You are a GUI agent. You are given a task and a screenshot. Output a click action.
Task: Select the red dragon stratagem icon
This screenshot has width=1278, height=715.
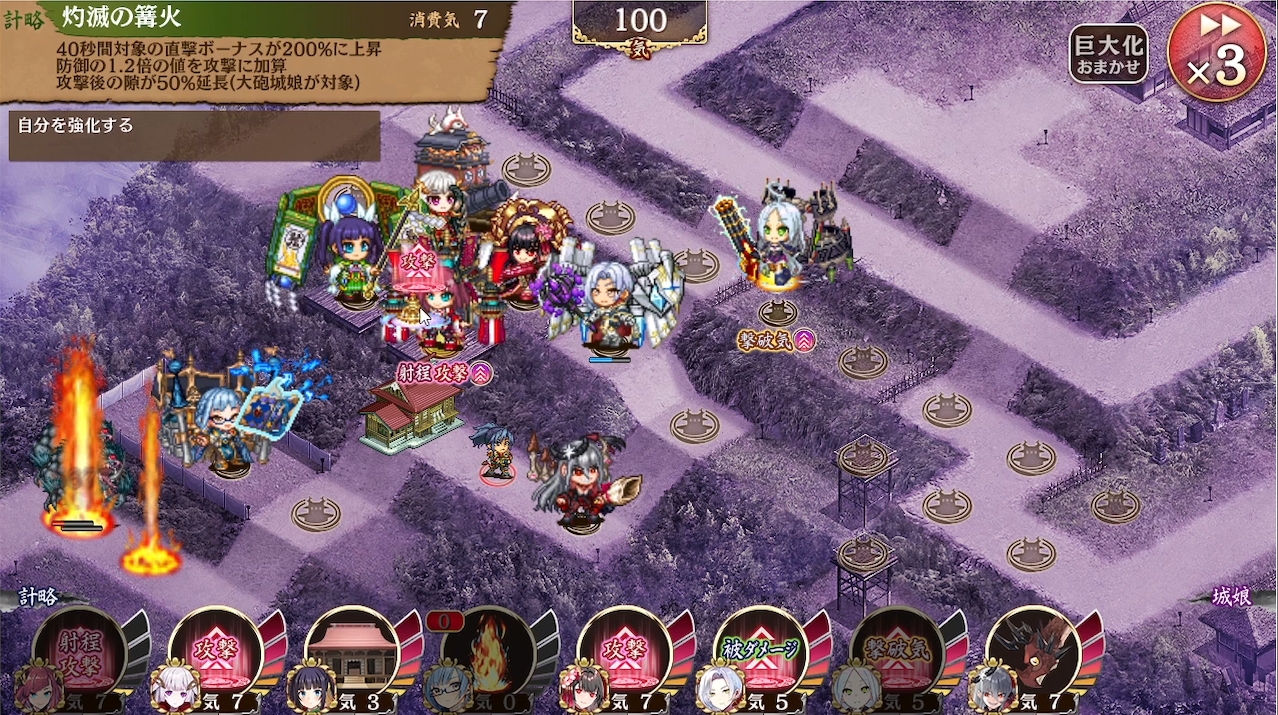point(1033,653)
